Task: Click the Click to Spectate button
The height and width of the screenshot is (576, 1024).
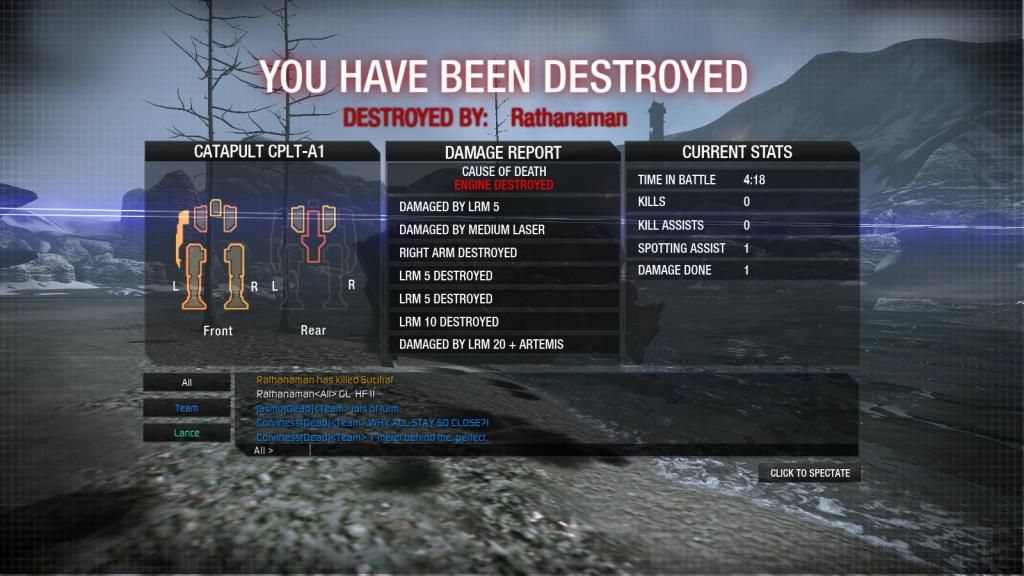Action: coord(809,473)
